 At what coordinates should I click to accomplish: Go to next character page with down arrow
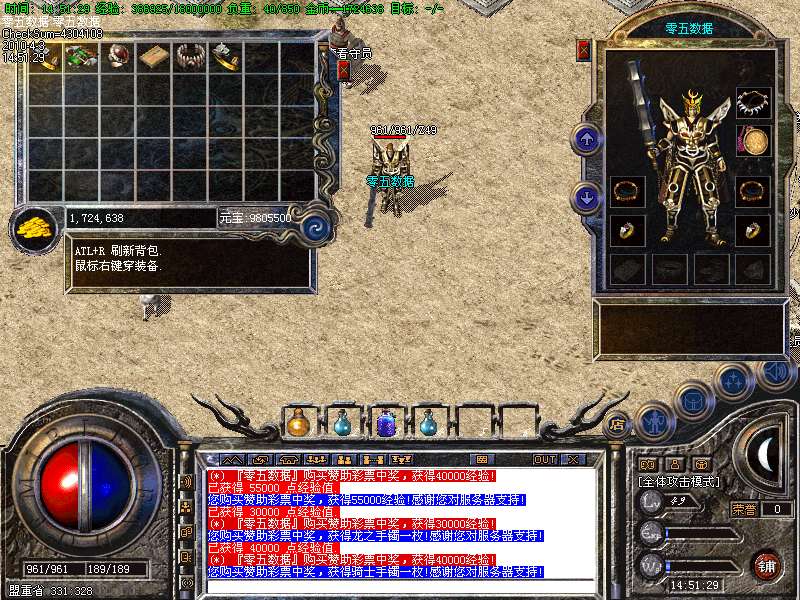(x=587, y=198)
